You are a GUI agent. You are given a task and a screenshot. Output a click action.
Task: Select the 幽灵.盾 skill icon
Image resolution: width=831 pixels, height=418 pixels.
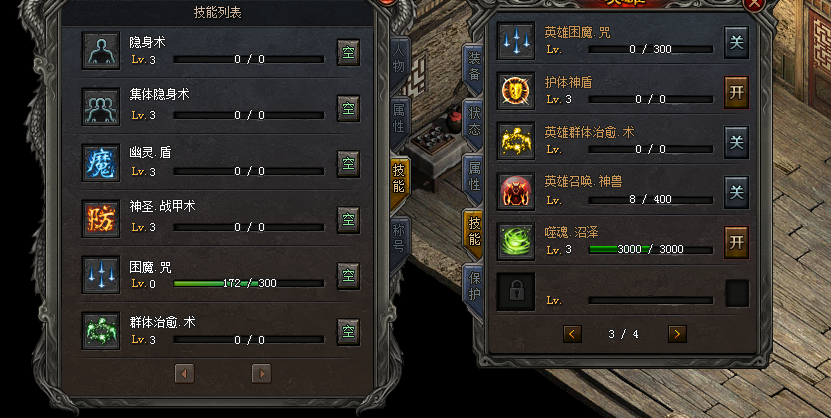(101, 163)
